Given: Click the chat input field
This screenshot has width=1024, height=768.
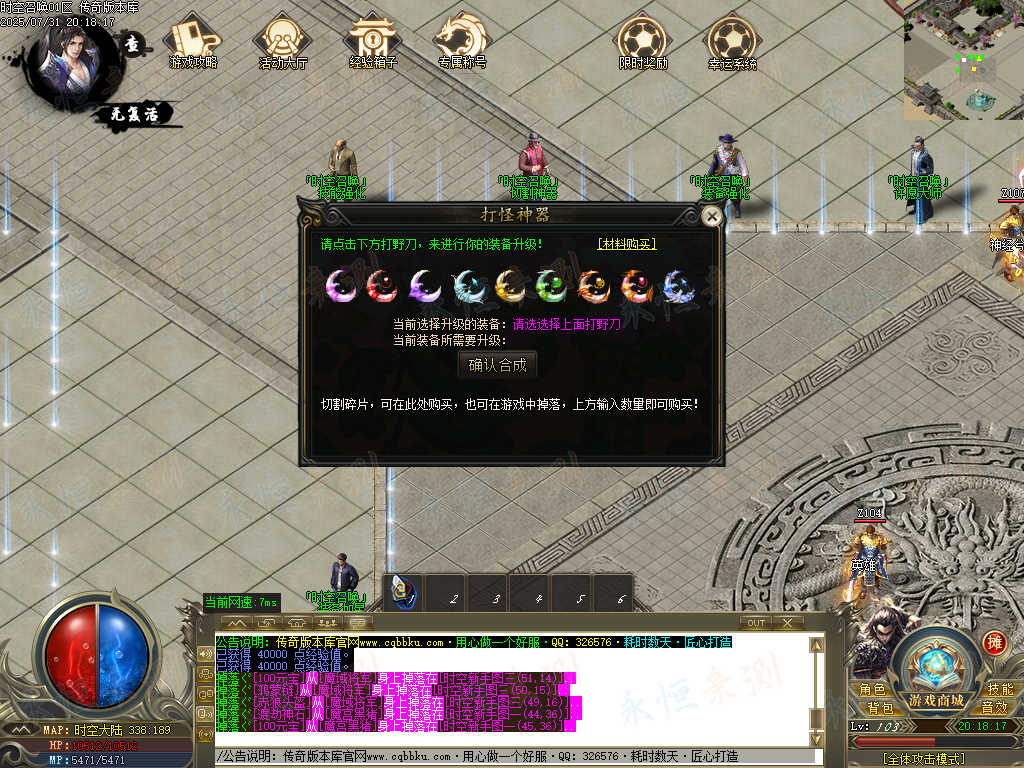Looking at the screenshot, I should click(520, 757).
